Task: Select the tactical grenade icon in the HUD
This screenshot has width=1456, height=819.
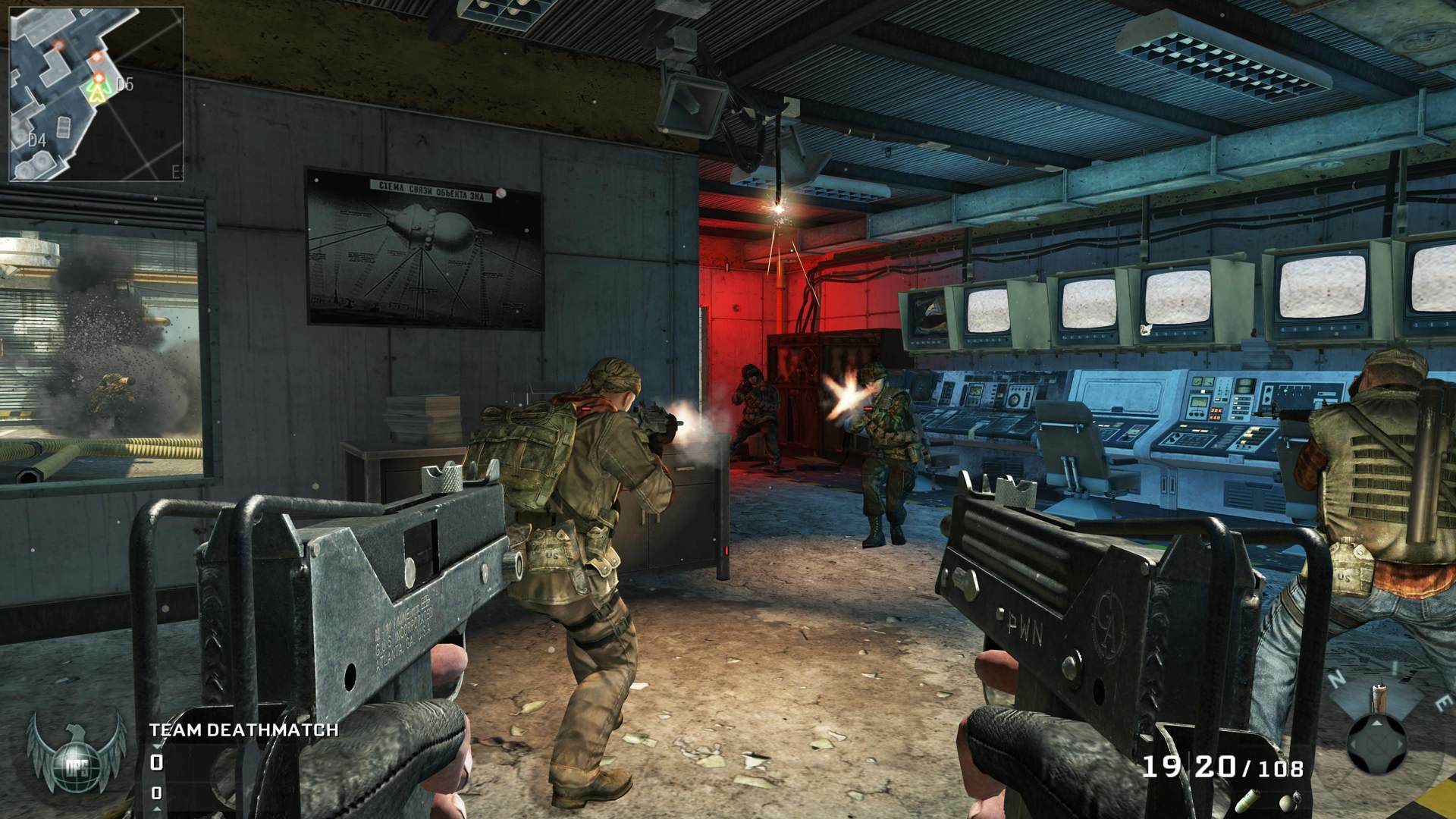Action: pos(1247,802)
